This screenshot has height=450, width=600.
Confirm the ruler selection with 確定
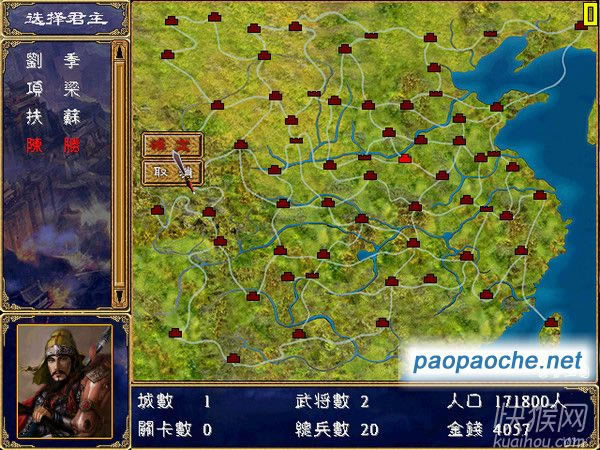click(x=171, y=145)
